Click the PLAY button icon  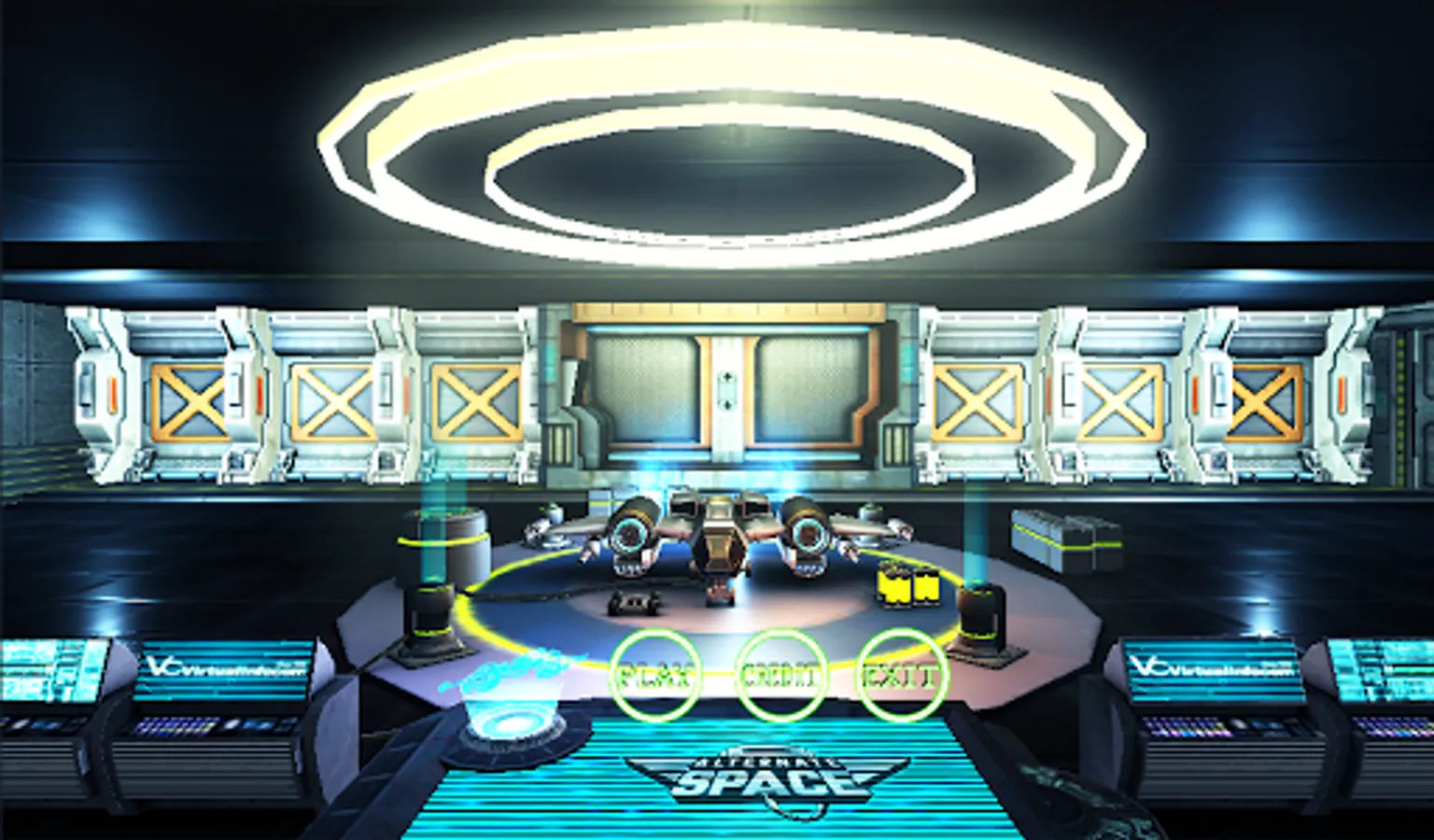[x=654, y=674]
